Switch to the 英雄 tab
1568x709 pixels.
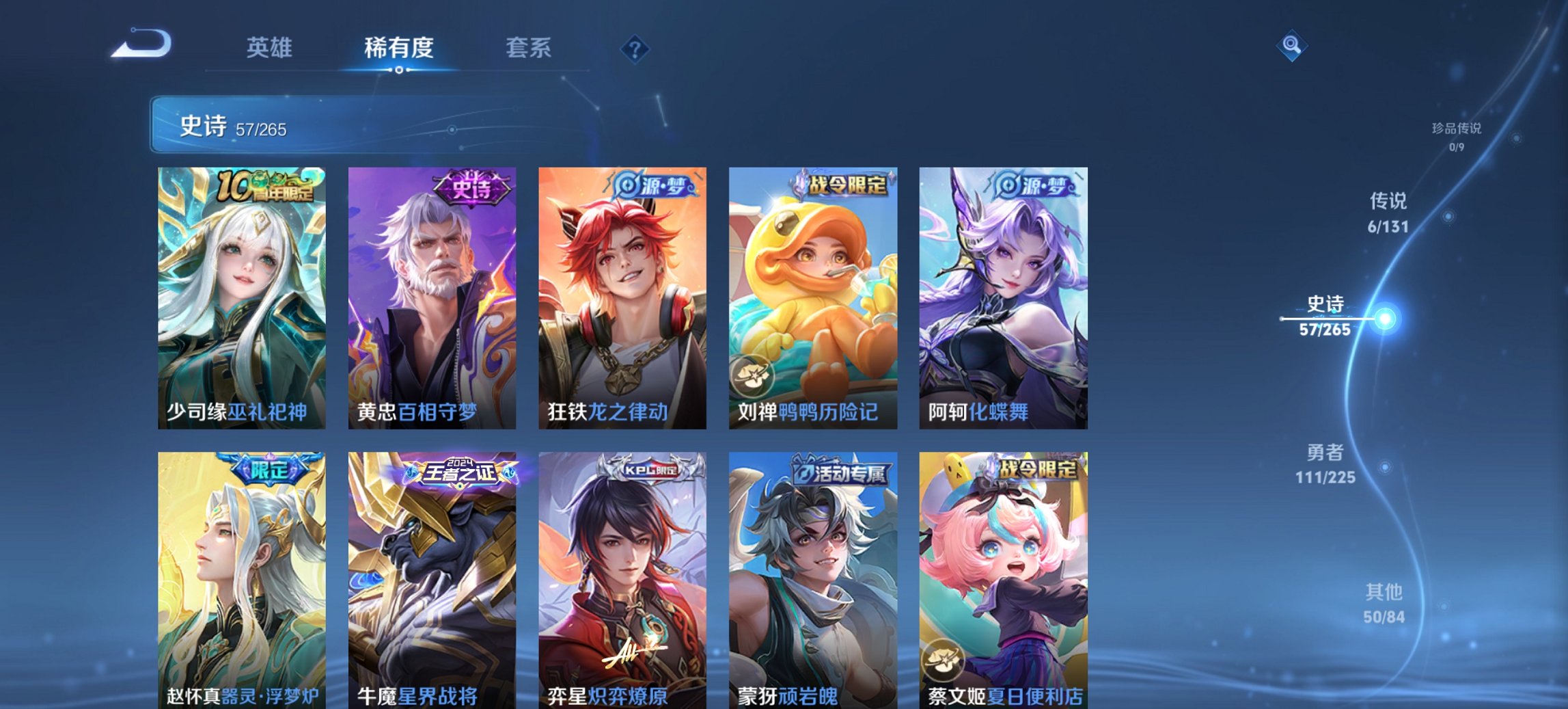(x=271, y=48)
